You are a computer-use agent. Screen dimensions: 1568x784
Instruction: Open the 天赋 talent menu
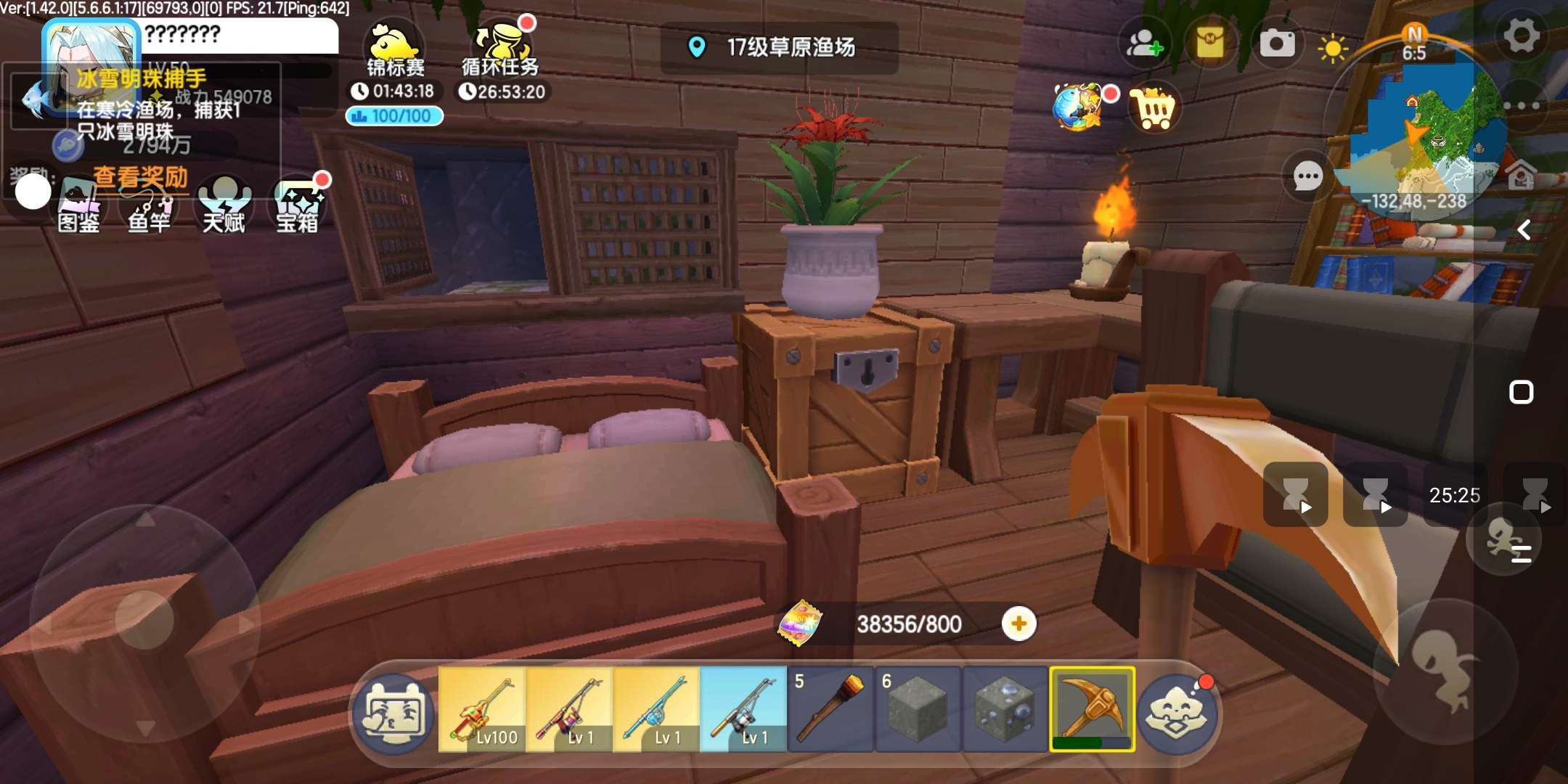pos(224,207)
